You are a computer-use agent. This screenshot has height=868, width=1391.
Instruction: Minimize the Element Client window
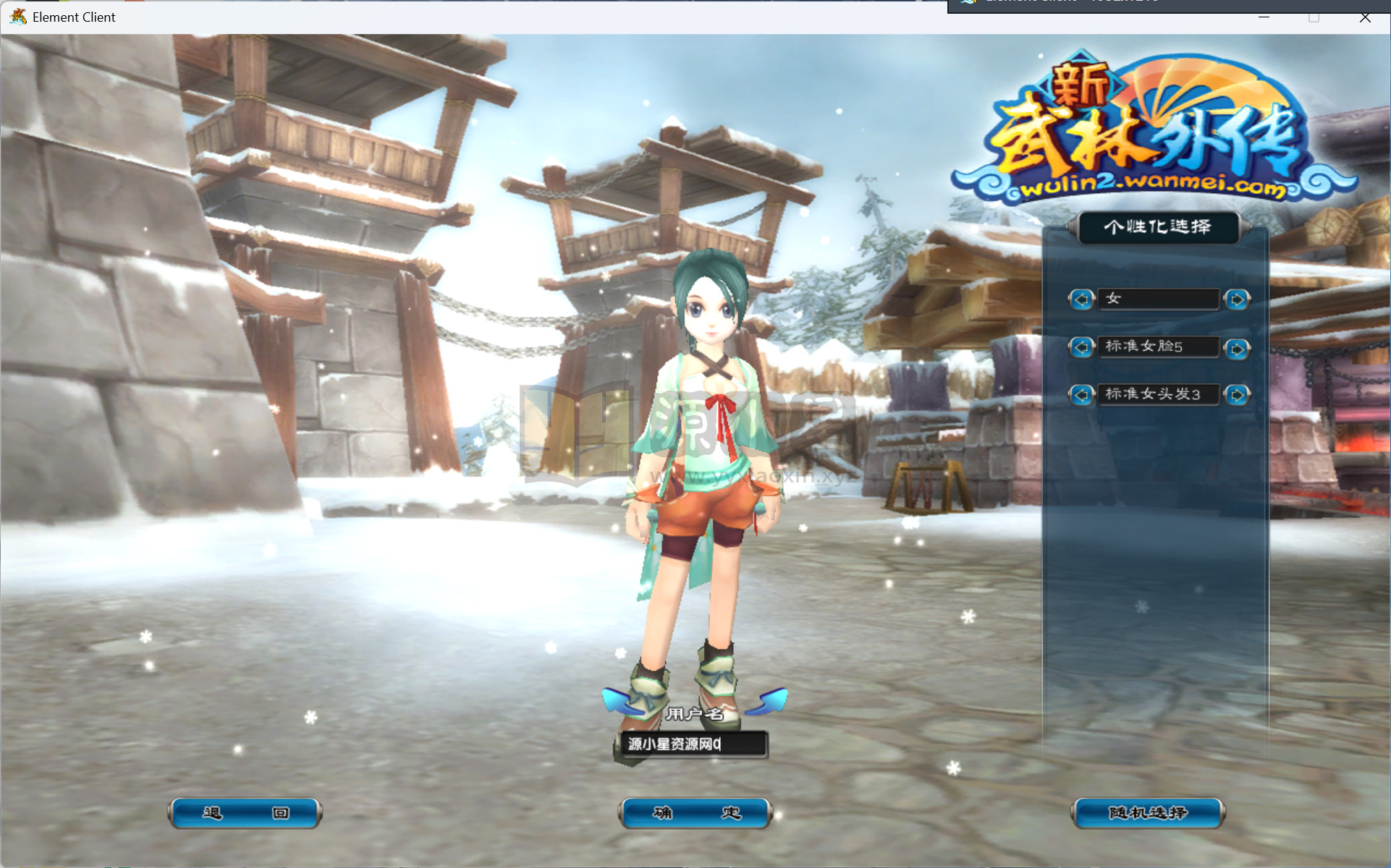1264,17
